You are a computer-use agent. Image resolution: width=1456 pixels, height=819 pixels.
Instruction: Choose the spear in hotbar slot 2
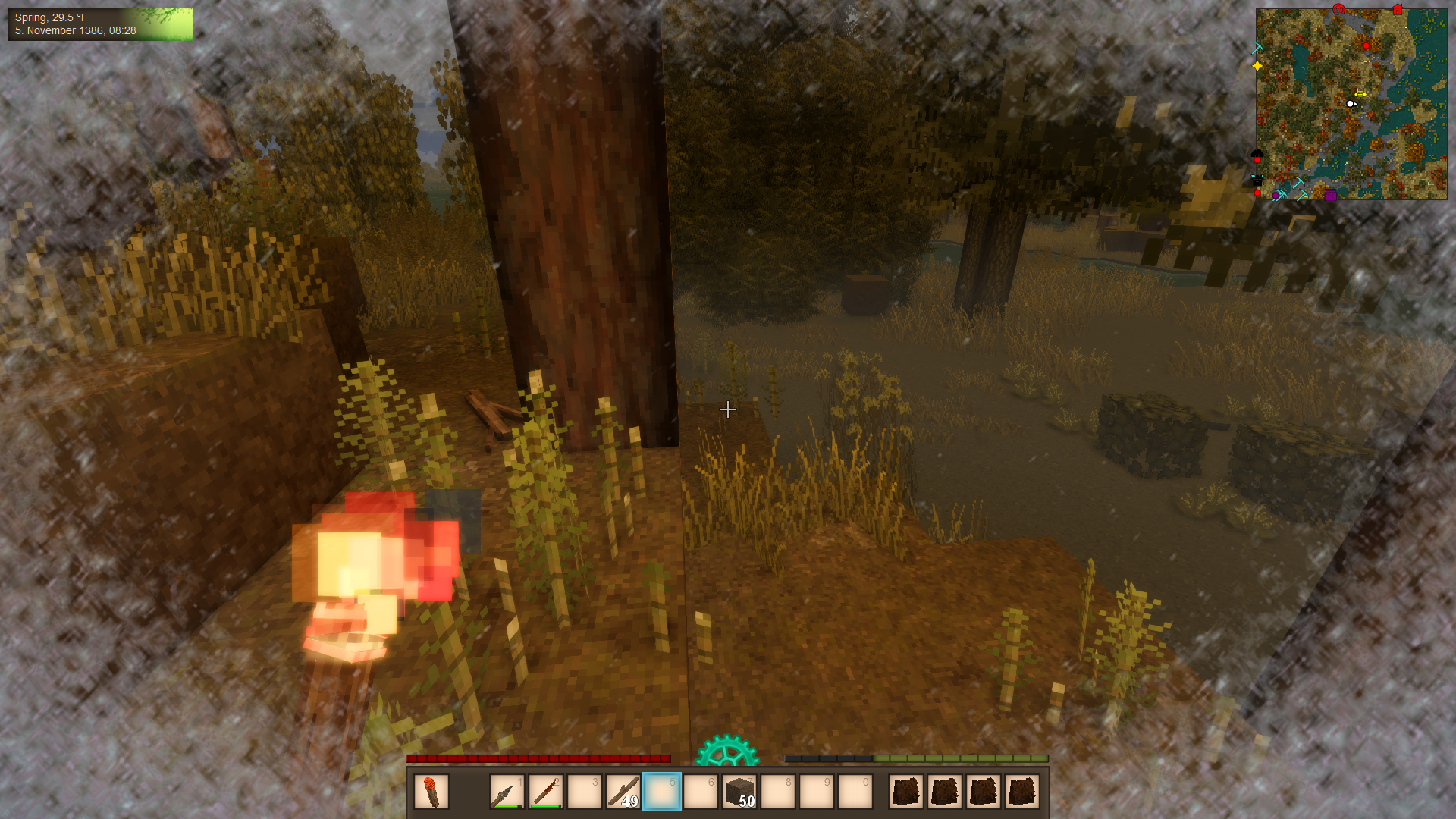tap(545, 792)
